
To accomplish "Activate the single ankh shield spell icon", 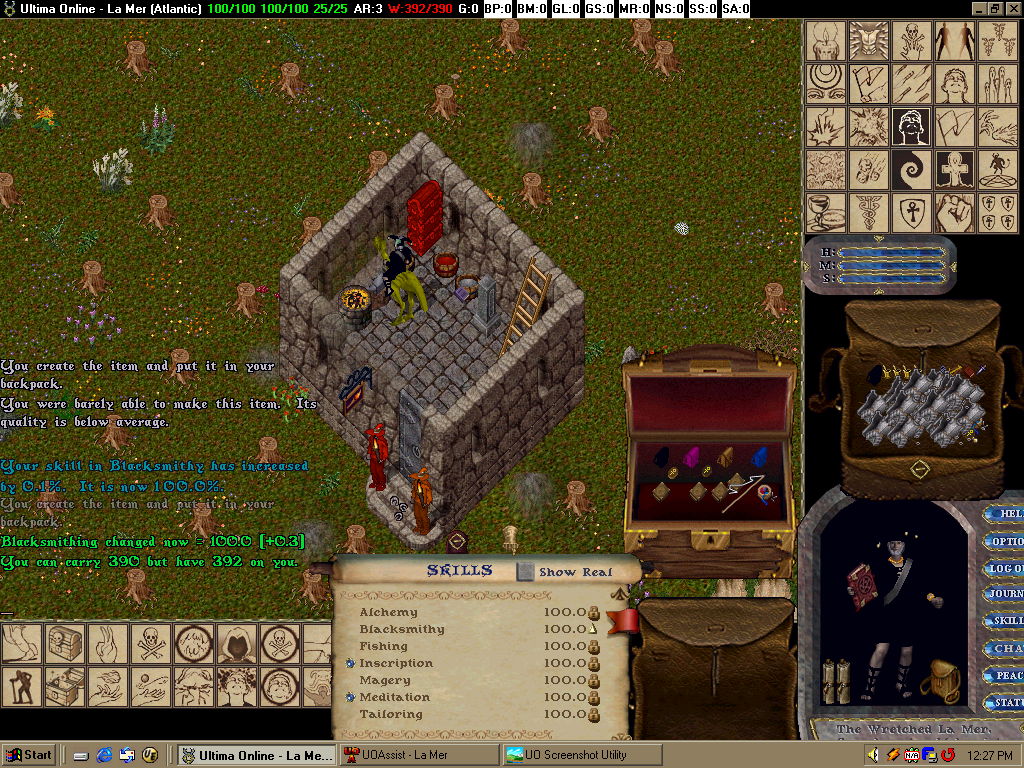I will pyautogui.click(x=912, y=212).
